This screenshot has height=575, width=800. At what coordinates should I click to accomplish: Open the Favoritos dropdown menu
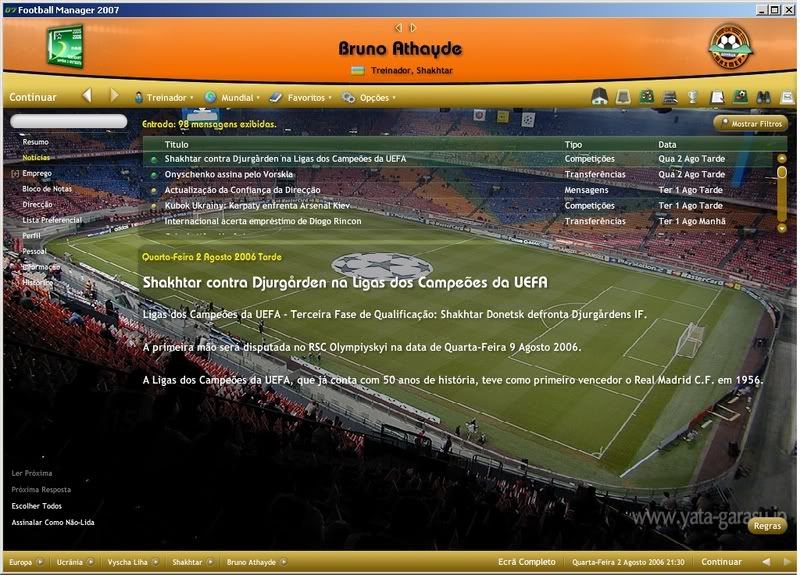[305, 98]
